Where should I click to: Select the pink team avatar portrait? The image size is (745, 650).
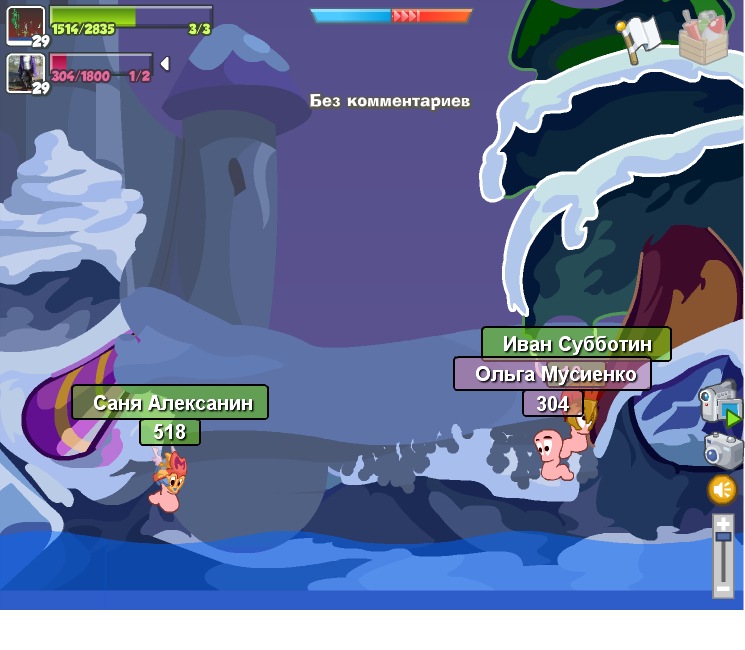point(23,72)
